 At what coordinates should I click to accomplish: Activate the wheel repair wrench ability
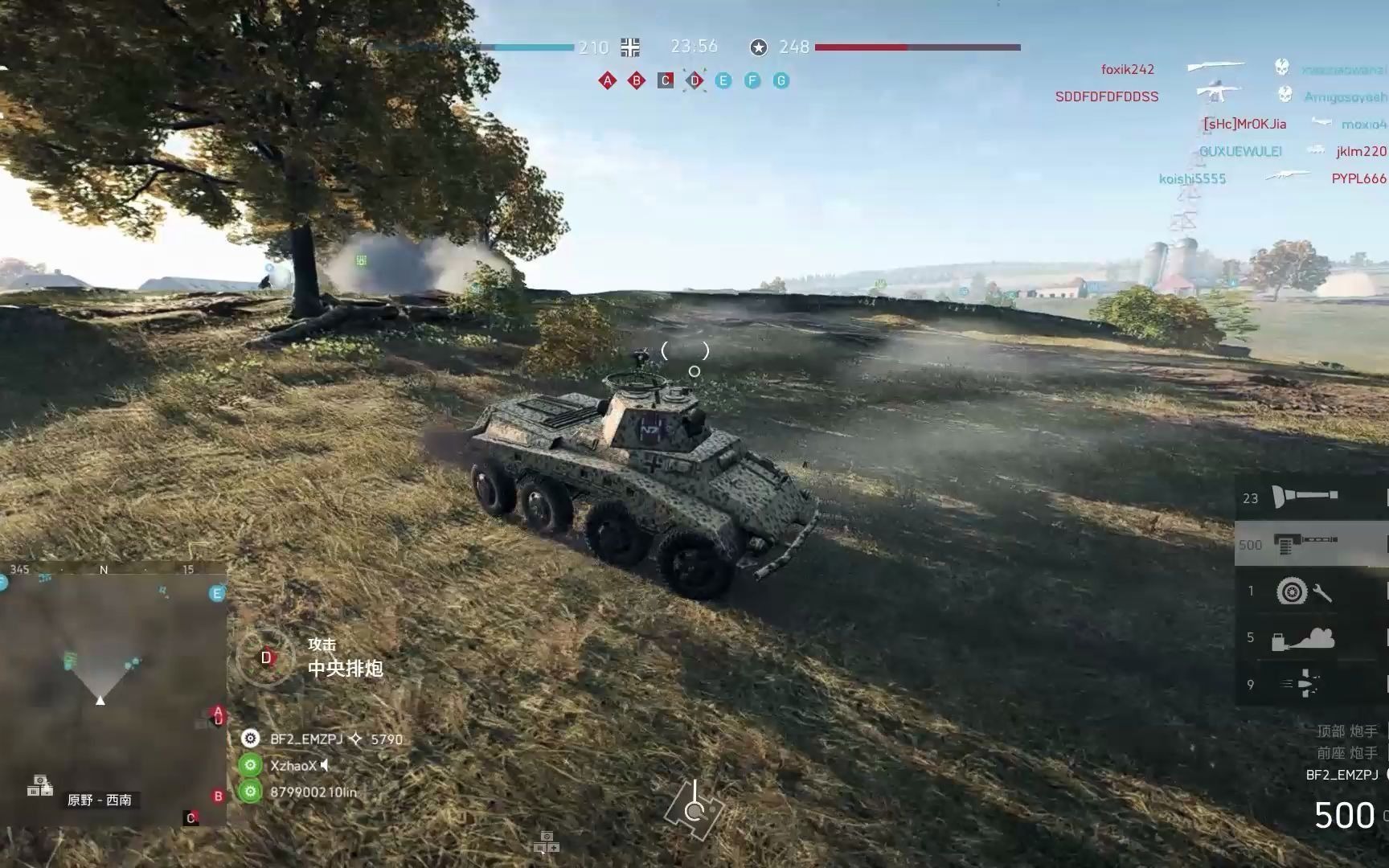click(1304, 592)
